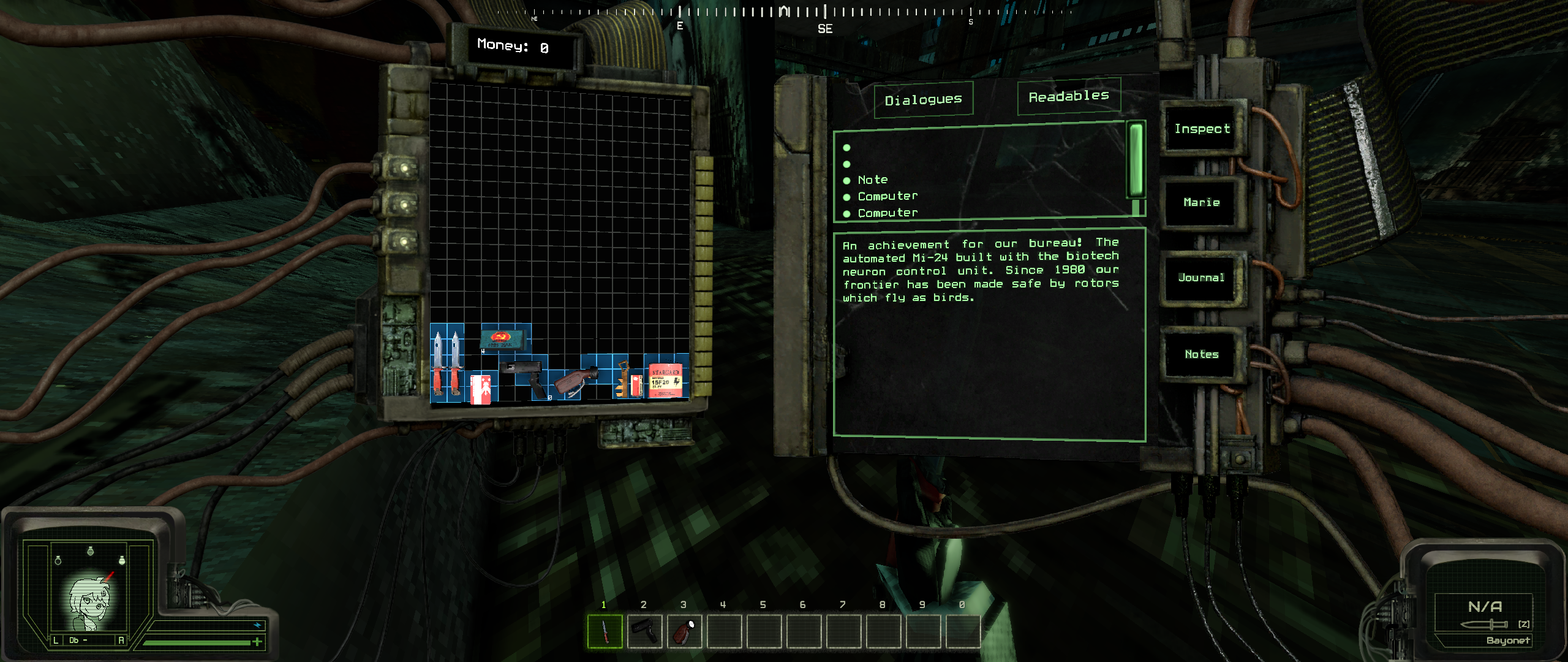Image resolution: width=1568 pixels, height=662 pixels.
Task: Equip the pistol in hotbar slot 2
Action: coord(644,631)
